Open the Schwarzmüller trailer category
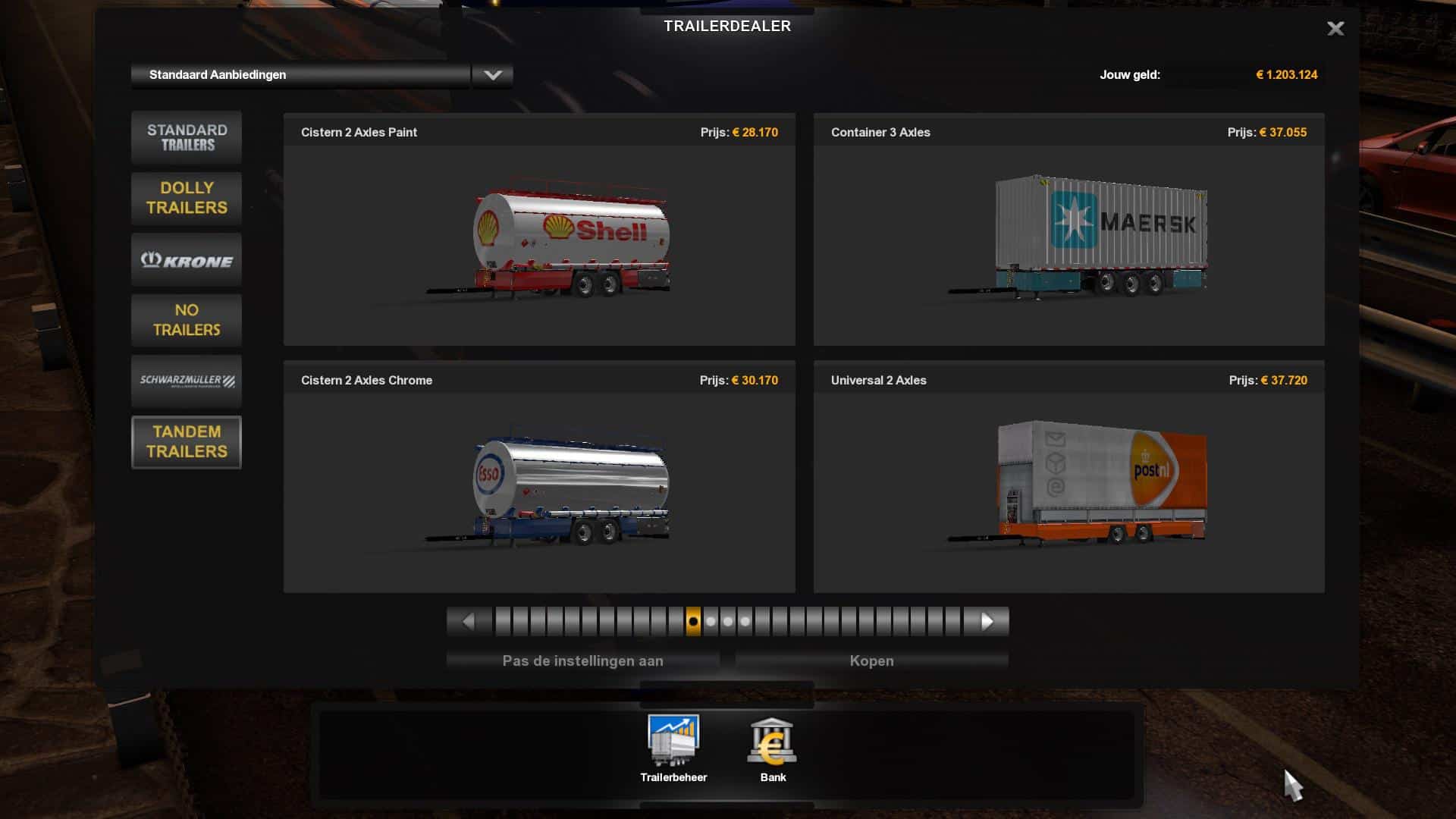Image resolution: width=1456 pixels, height=819 pixels. pyautogui.click(x=187, y=381)
